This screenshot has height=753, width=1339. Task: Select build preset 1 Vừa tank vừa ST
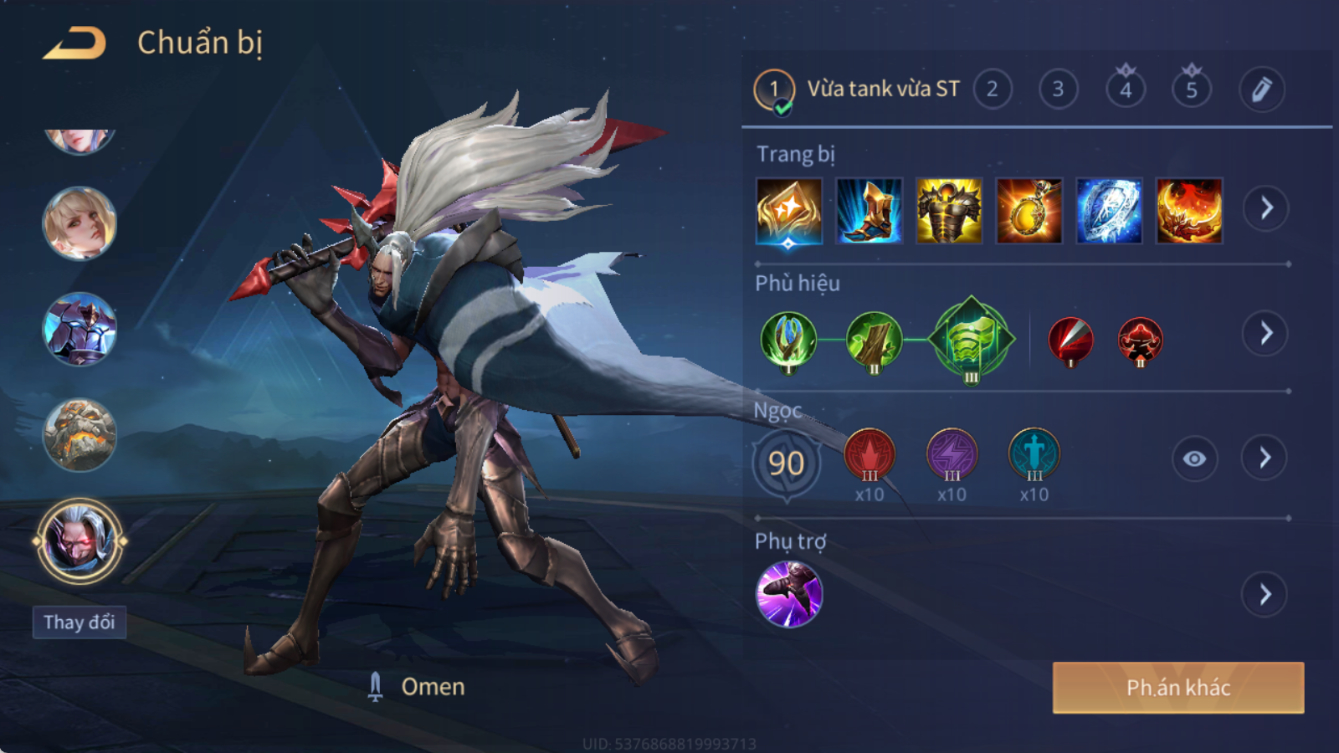(857, 90)
